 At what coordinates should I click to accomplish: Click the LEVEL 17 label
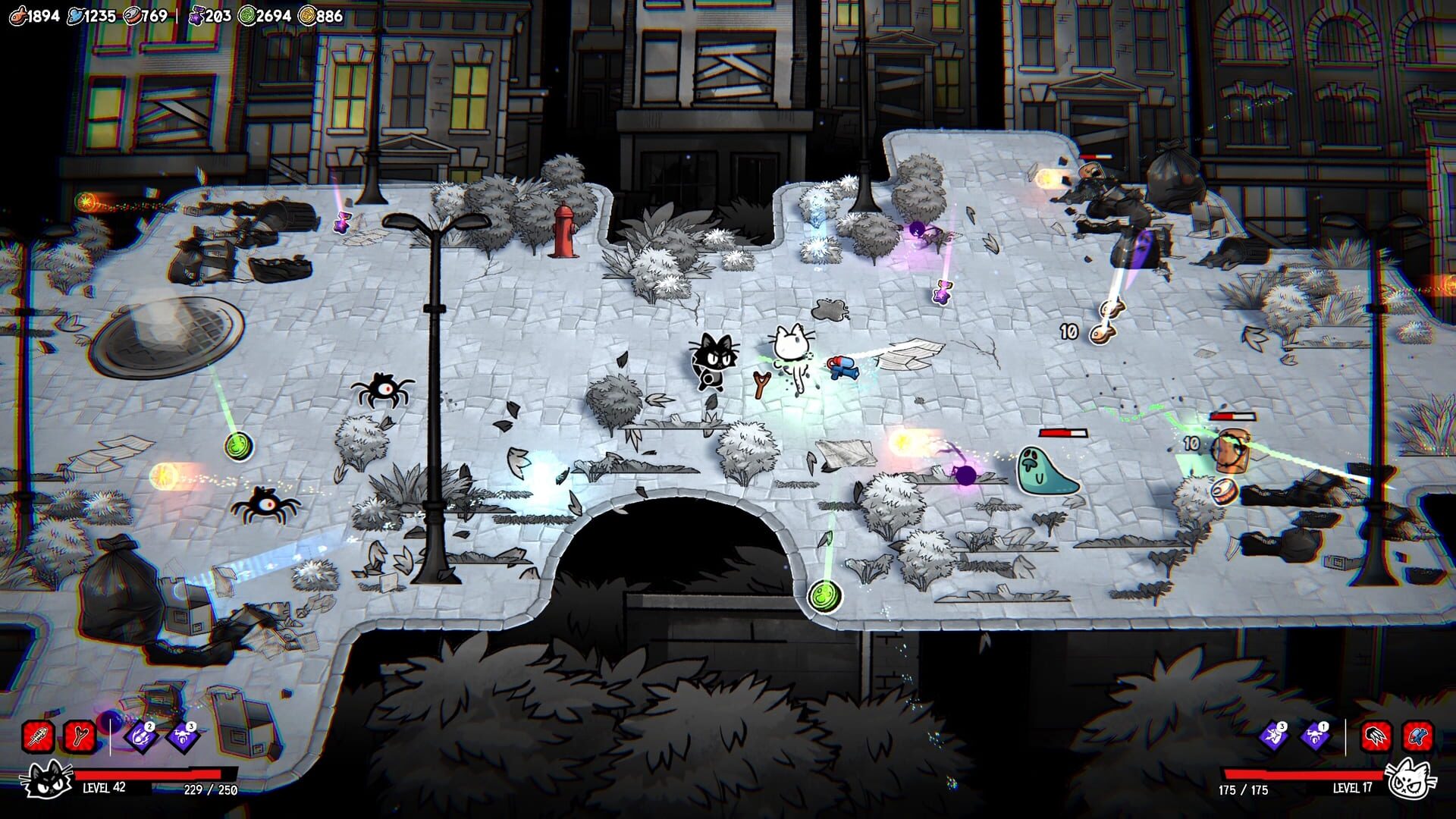1352,788
